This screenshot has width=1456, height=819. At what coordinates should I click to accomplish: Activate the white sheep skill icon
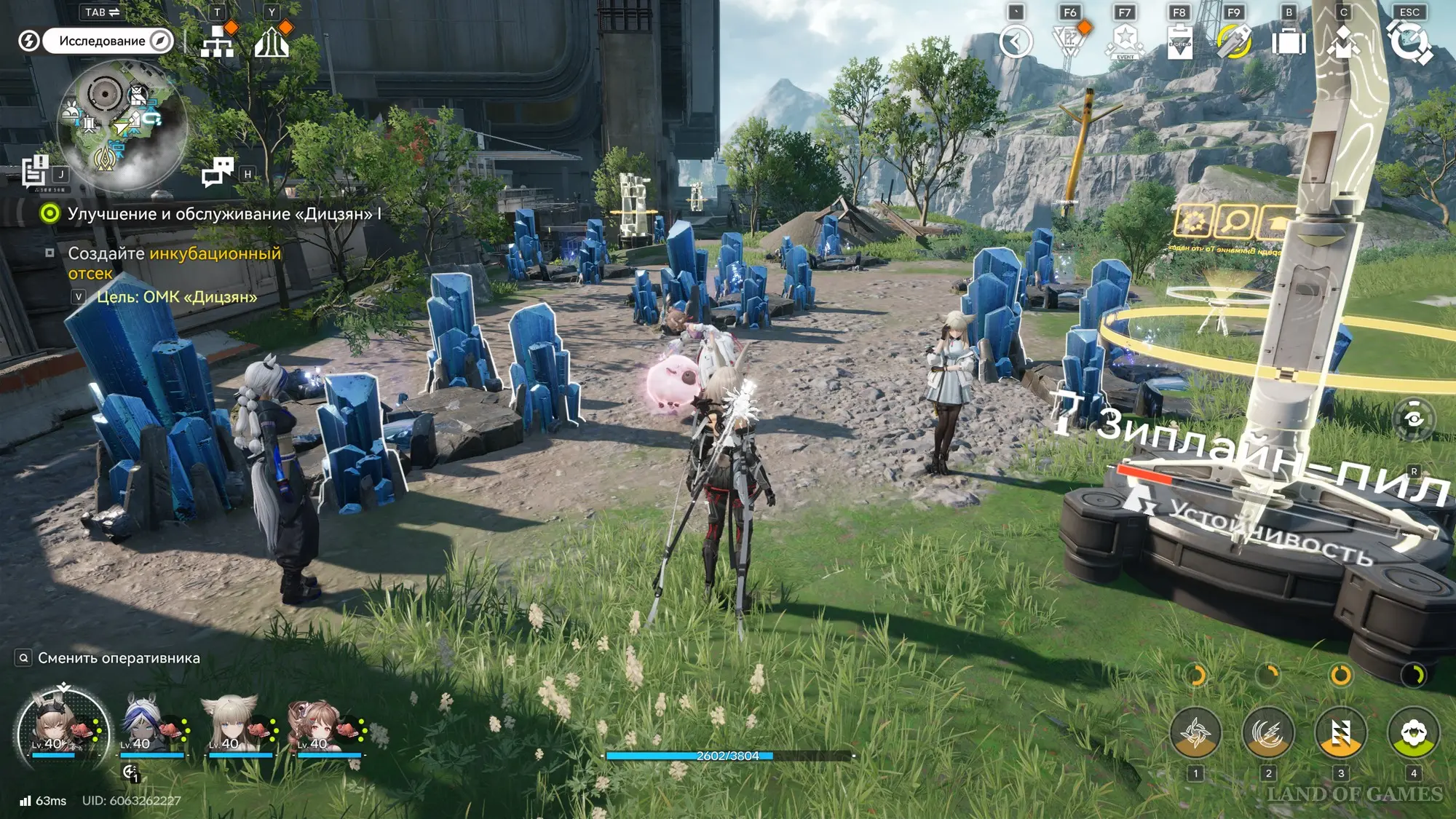coord(1413,733)
